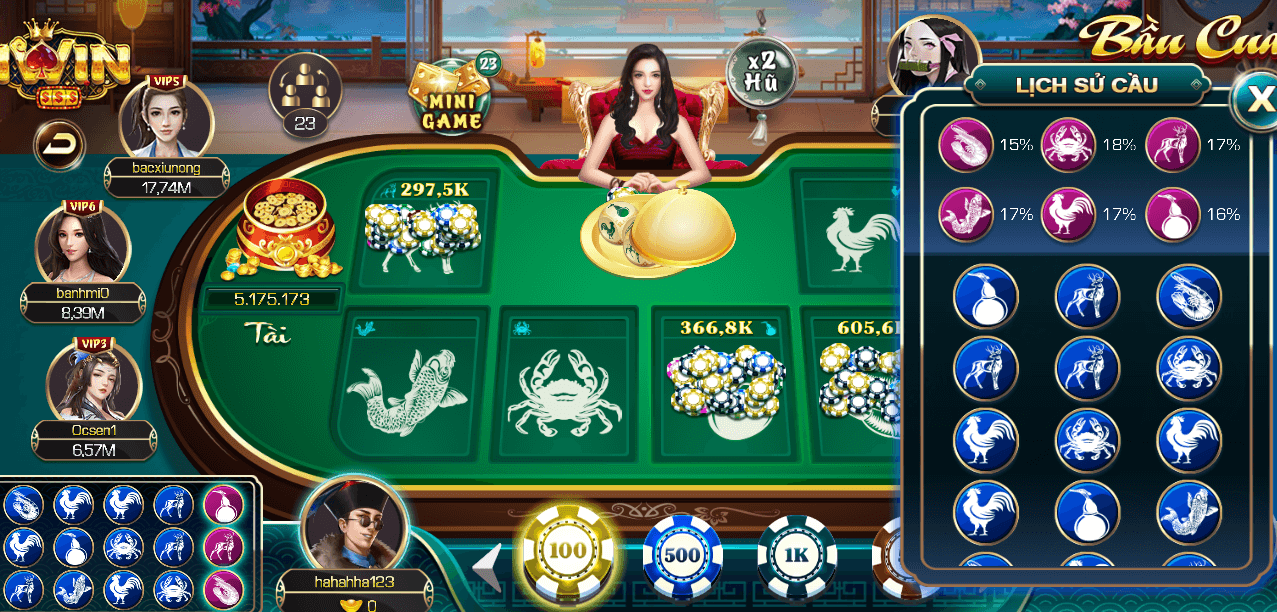Choose the 500 betting chip
1277x612 pixels.
[682, 555]
